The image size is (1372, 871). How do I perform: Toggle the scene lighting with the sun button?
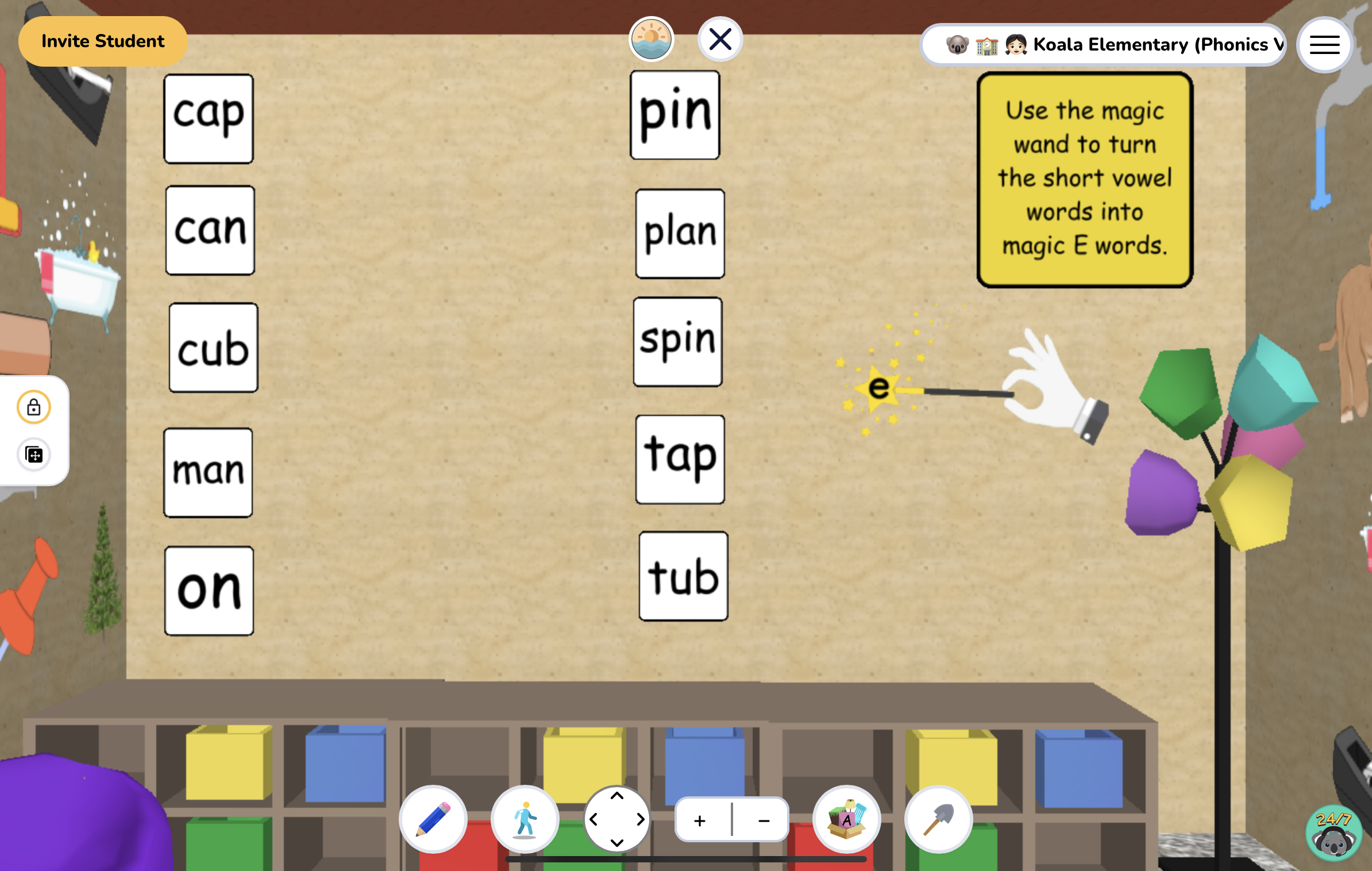[x=652, y=39]
